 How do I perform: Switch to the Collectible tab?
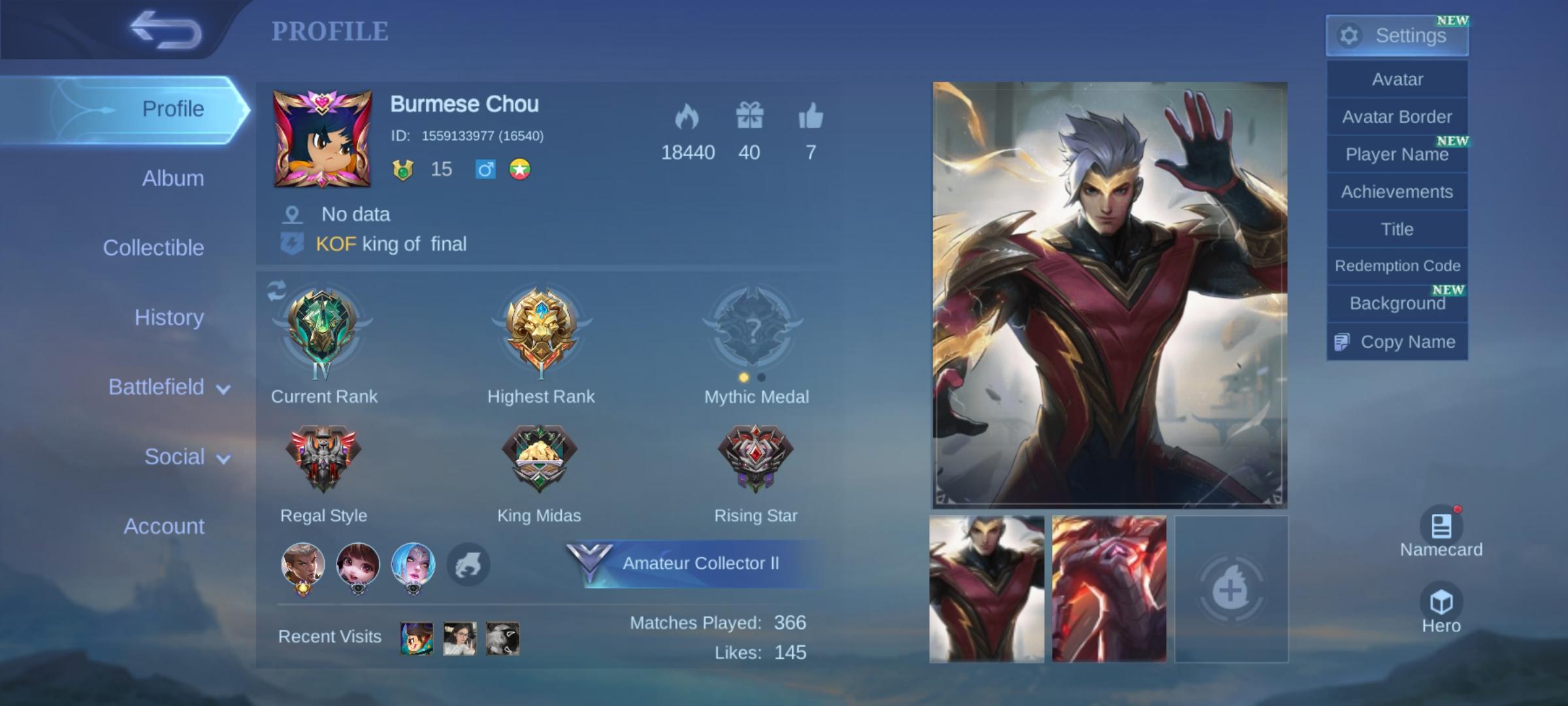[154, 248]
